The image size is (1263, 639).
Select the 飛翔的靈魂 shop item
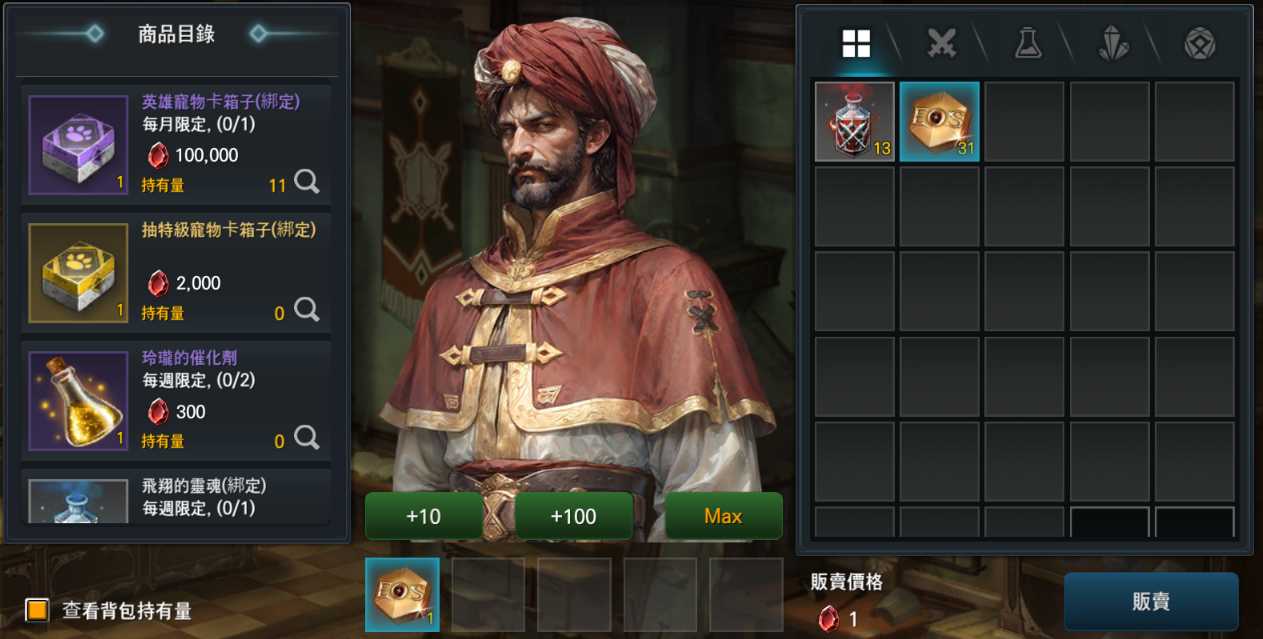175,498
